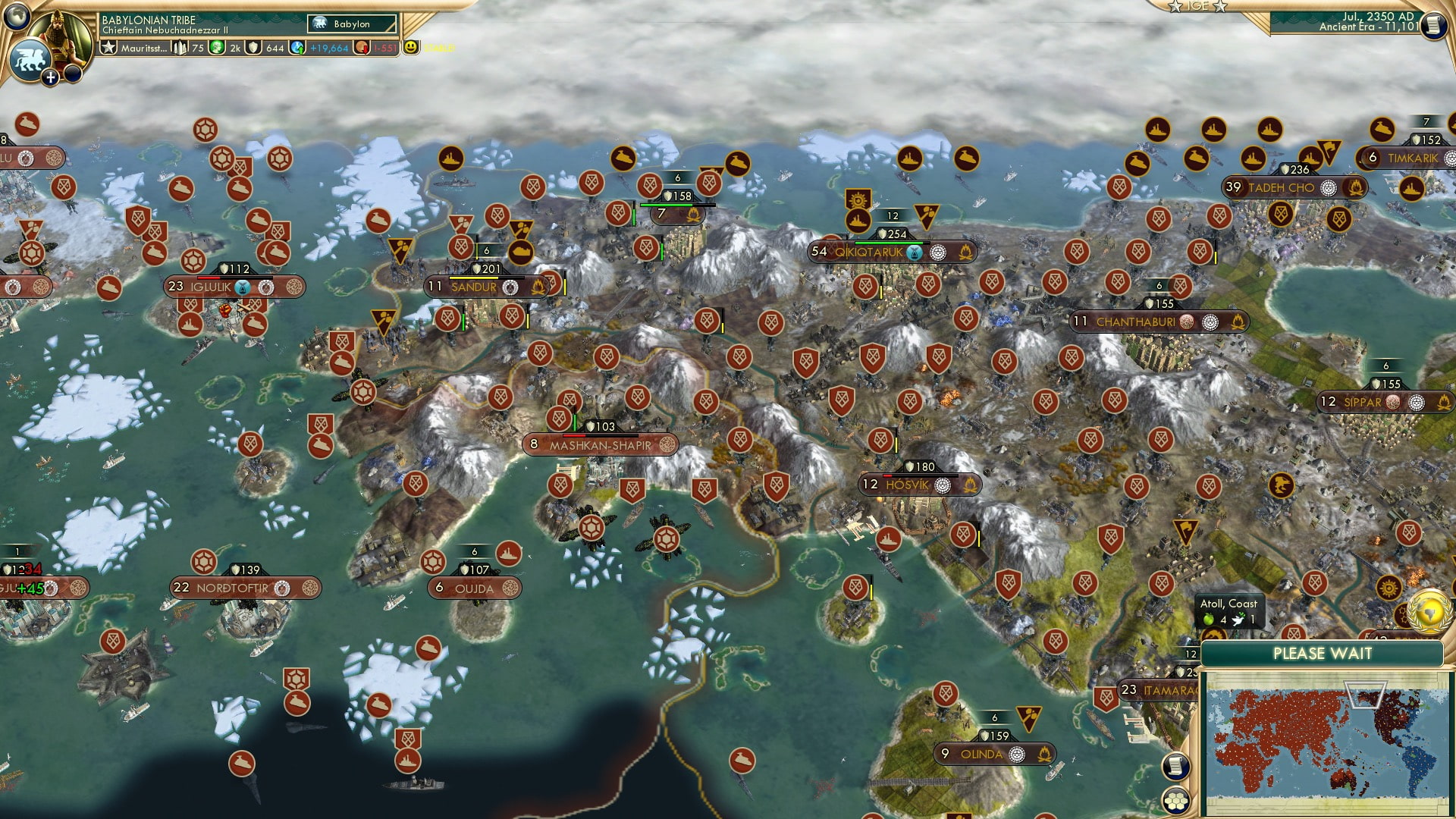Click the shield military strength icon

click(254, 48)
